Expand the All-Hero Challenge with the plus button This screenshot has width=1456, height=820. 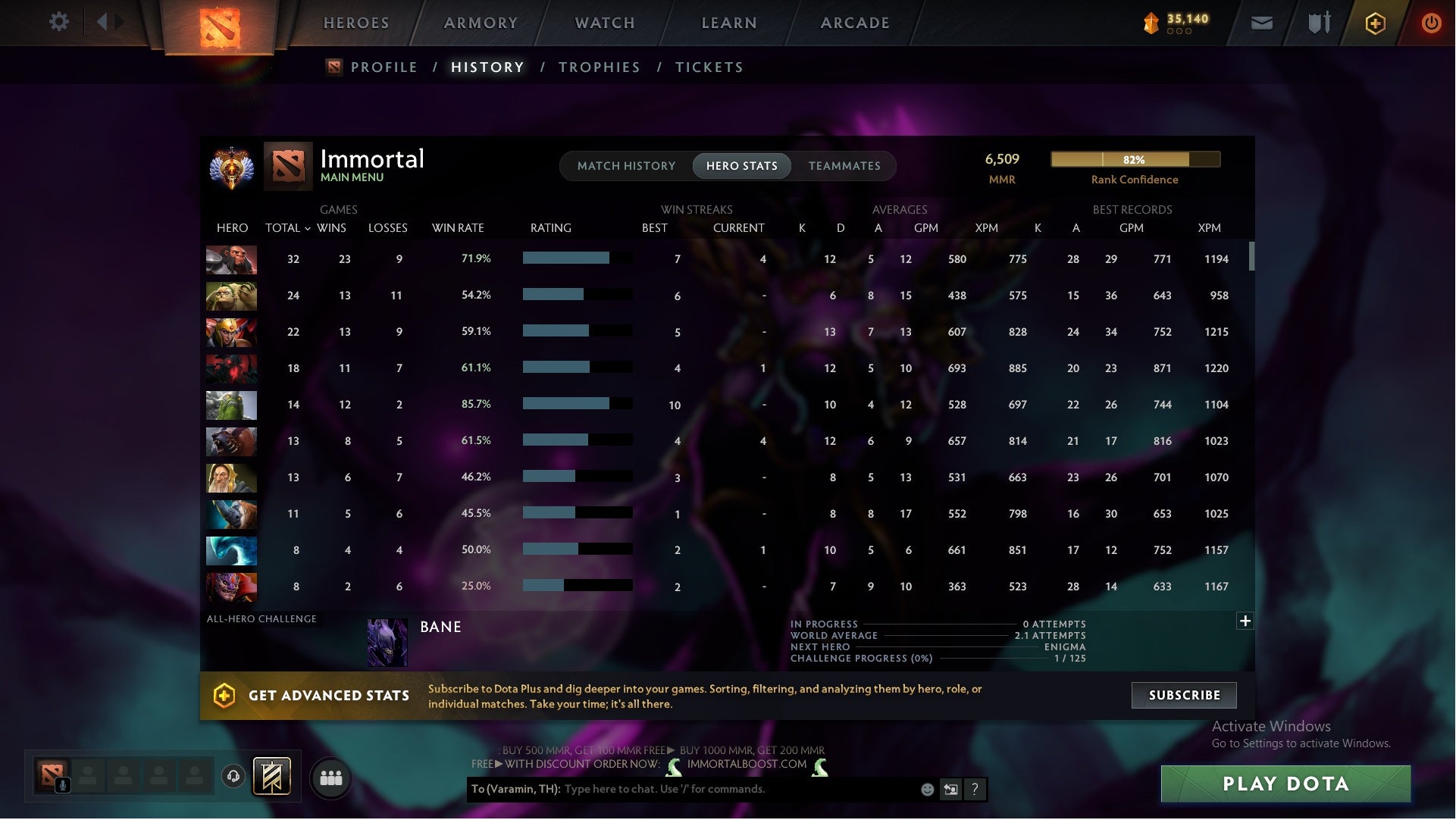tap(1245, 621)
